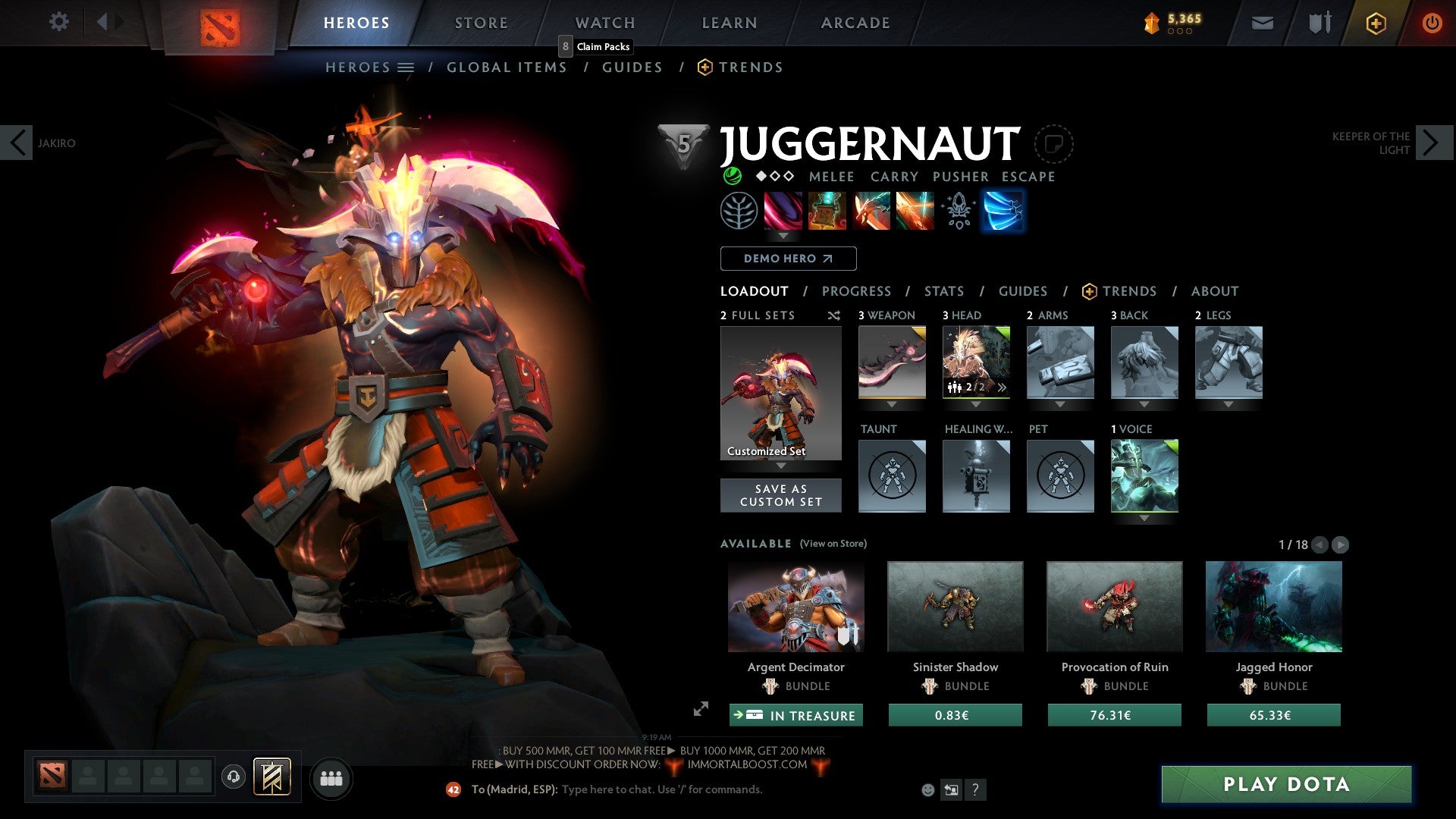This screenshot has width=1456, height=819.
Task: Select the Blade Fury ability icon
Action: pyautogui.click(x=783, y=211)
